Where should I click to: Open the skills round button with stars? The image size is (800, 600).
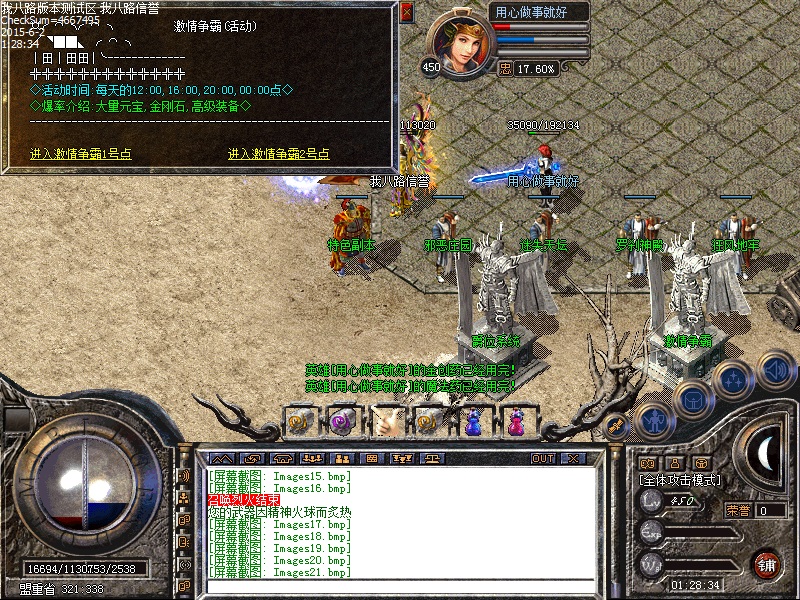[735, 380]
